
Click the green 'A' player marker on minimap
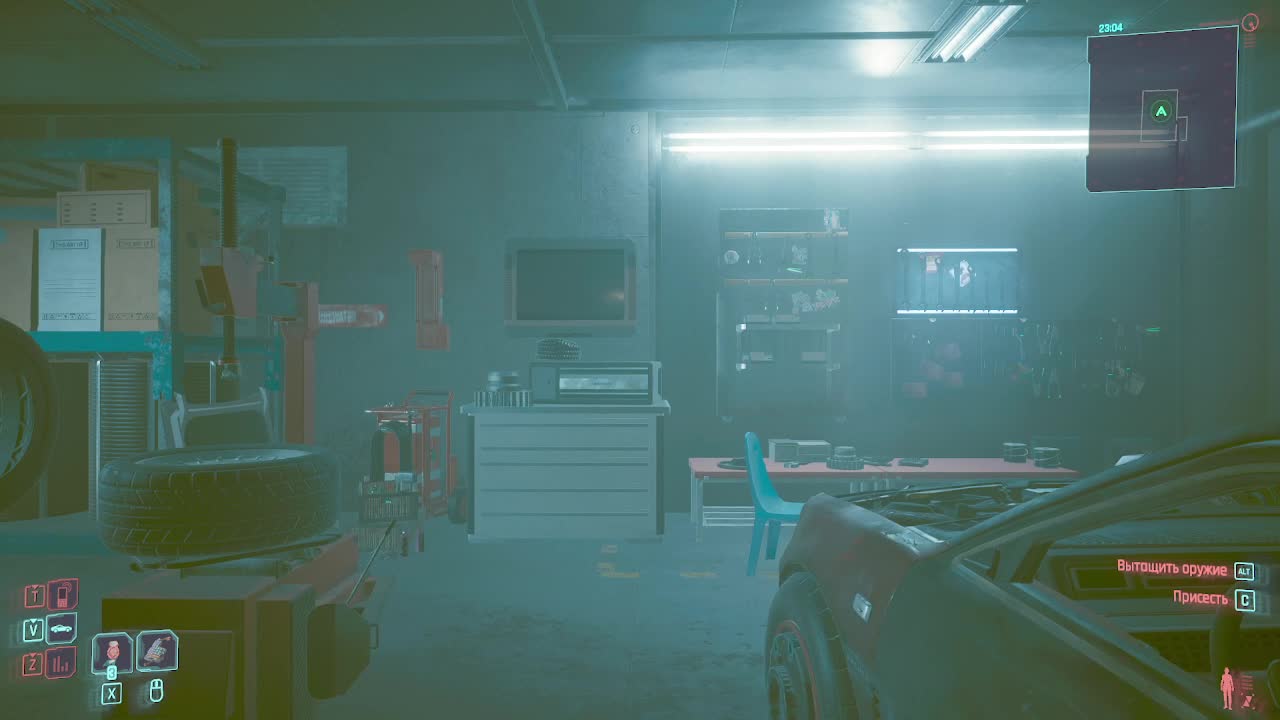pyautogui.click(x=1161, y=113)
